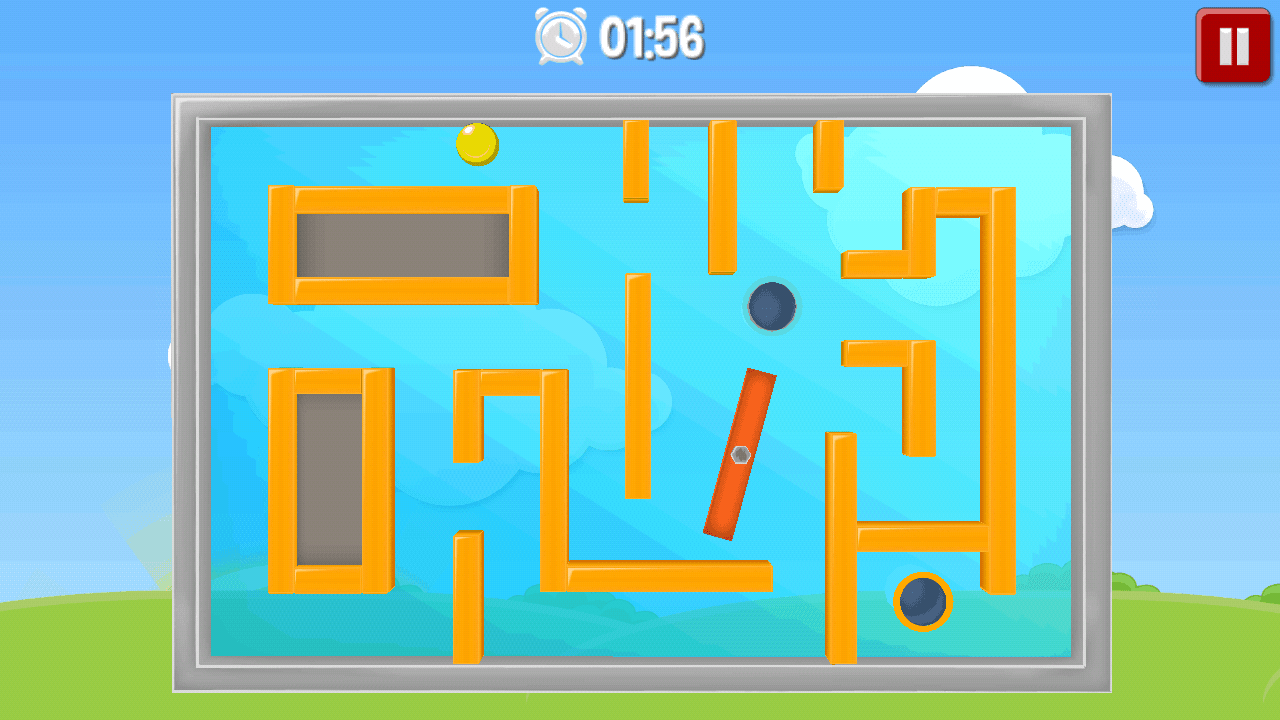This screenshot has height=720, width=1280.
Task: Click the short vertical wall segment at top center
Action: 634,160
